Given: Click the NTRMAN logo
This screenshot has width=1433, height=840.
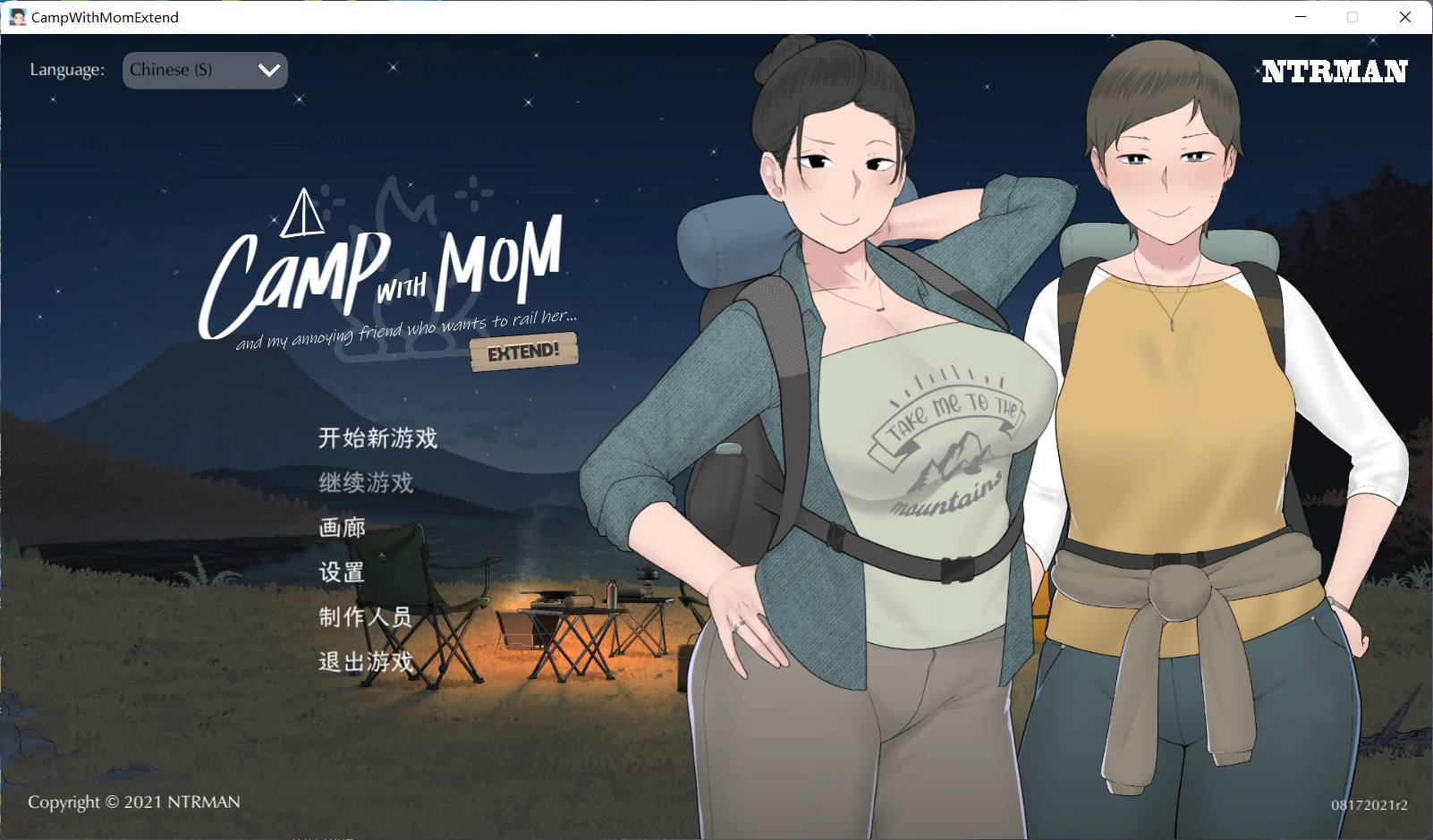Looking at the screenshot, I should coord(1334,72).
